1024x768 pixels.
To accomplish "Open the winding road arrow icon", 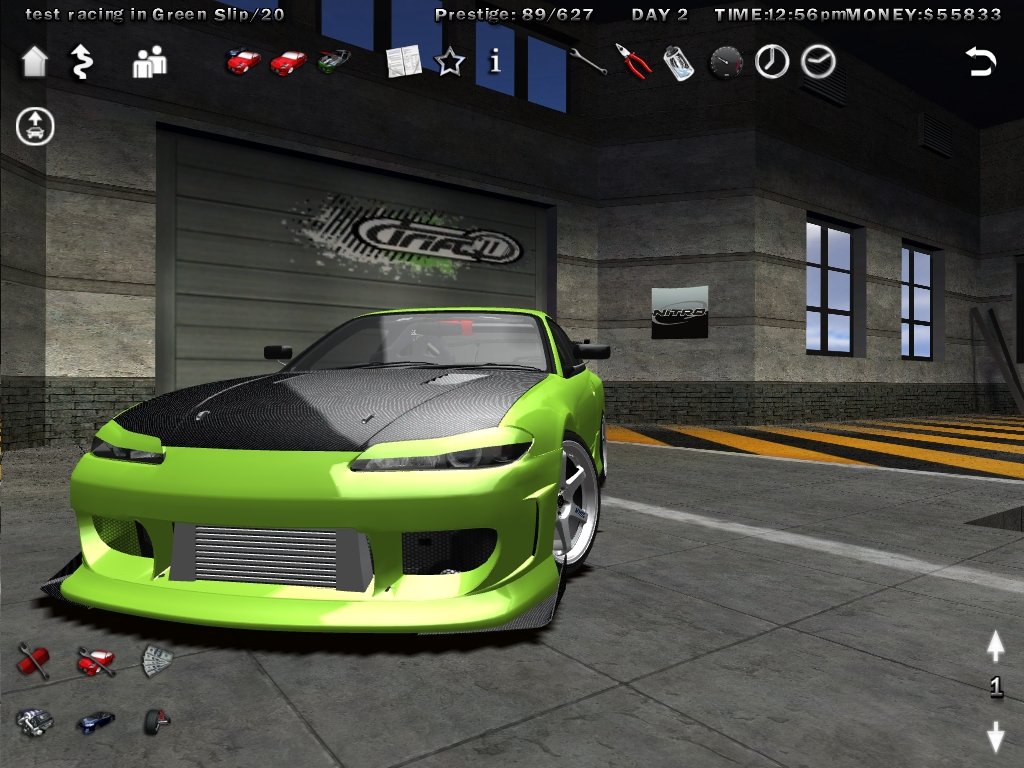I will click(x=80, y=62).
